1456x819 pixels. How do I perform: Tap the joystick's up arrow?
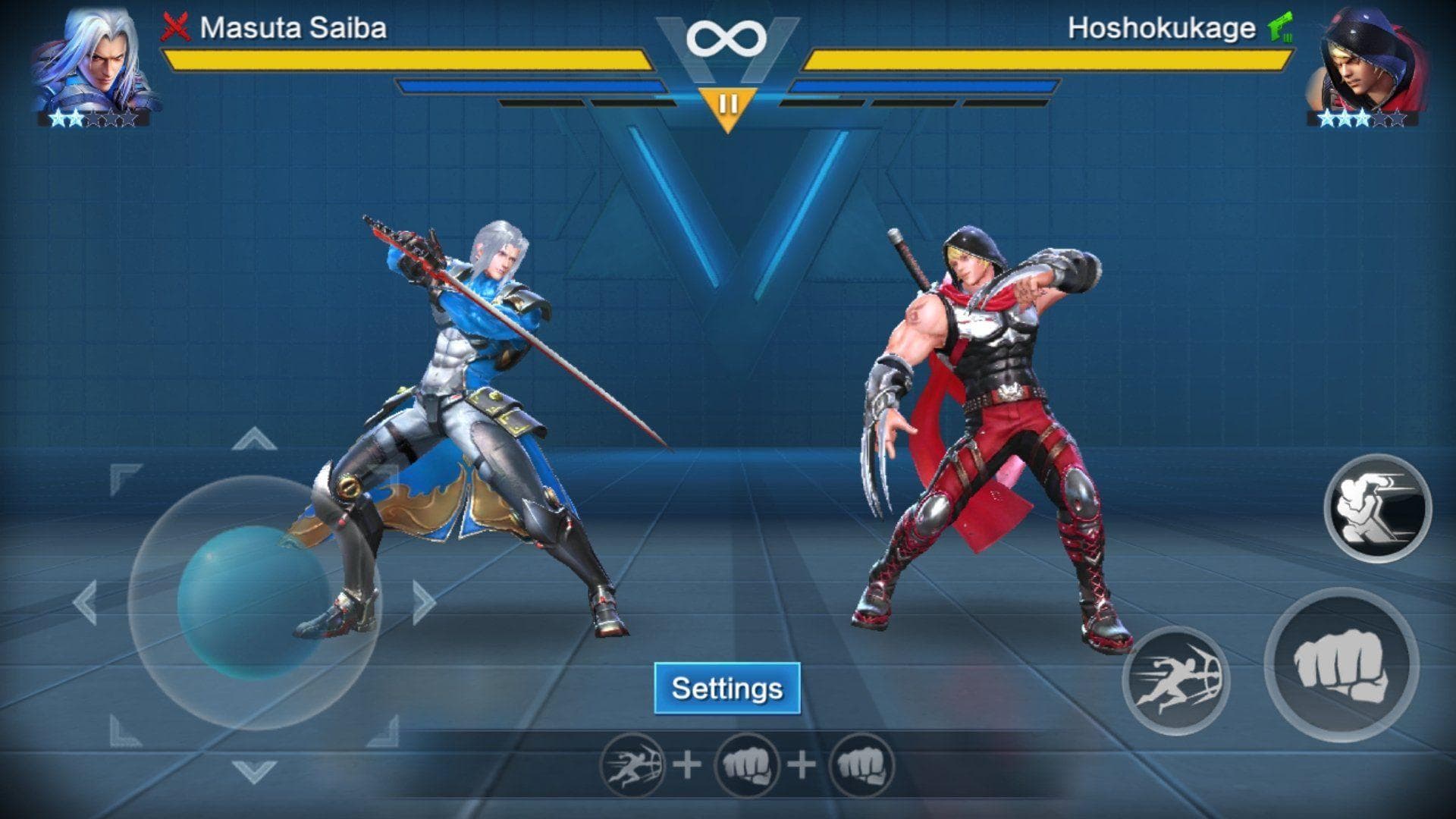pos(254,439)
